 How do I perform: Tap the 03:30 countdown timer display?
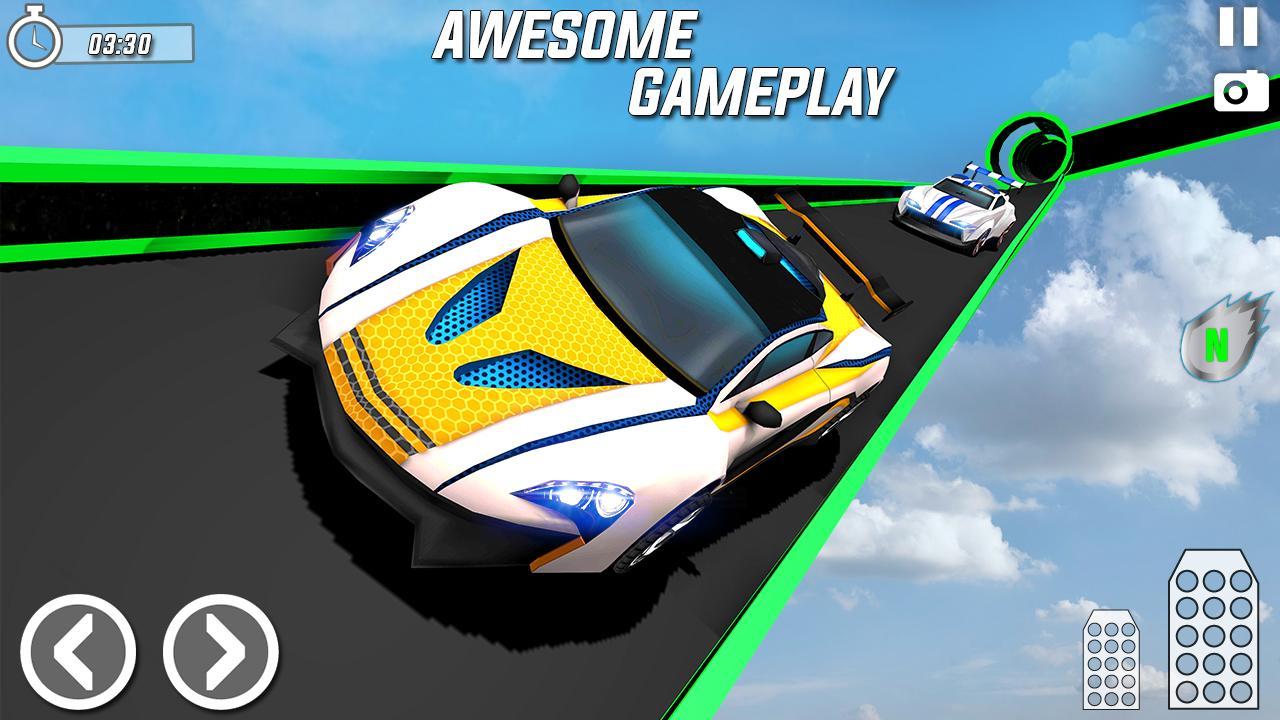pos(121,42)
